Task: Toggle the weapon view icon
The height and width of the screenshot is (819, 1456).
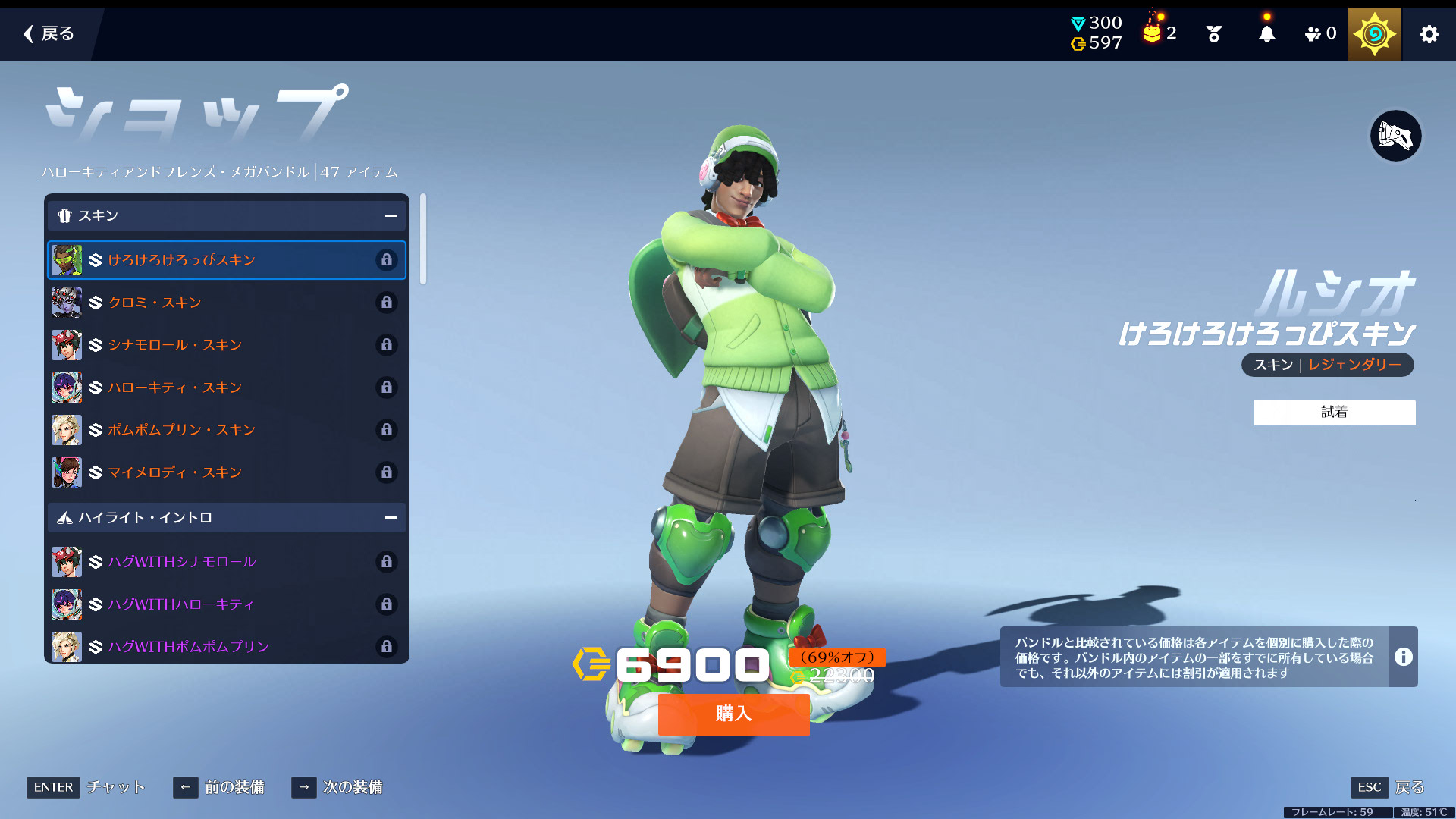Action: pyautogui.click(x=1395, y=136)
